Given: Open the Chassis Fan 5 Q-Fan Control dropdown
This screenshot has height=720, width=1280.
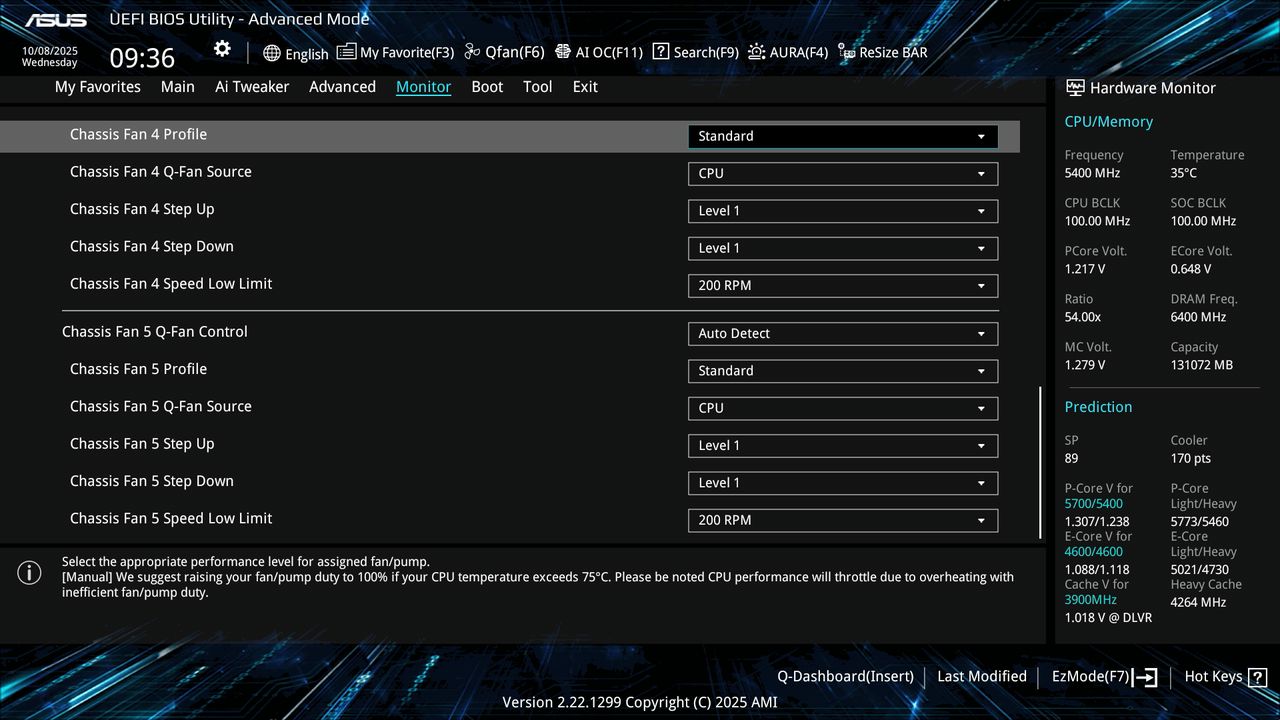Looking at the screenshot, I should (842, 333).
